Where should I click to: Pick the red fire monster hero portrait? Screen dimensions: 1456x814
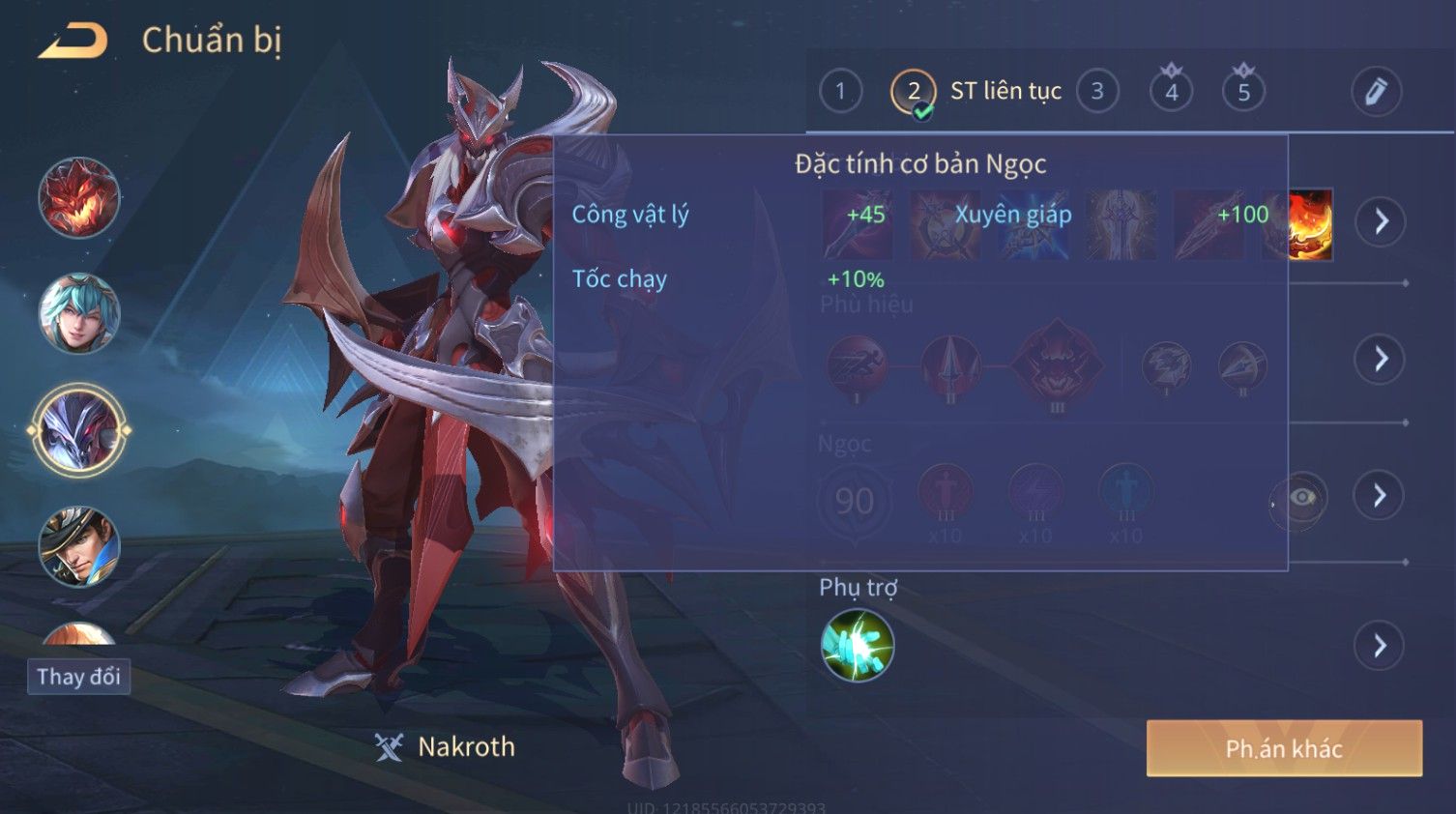click(x=79, y=198)
